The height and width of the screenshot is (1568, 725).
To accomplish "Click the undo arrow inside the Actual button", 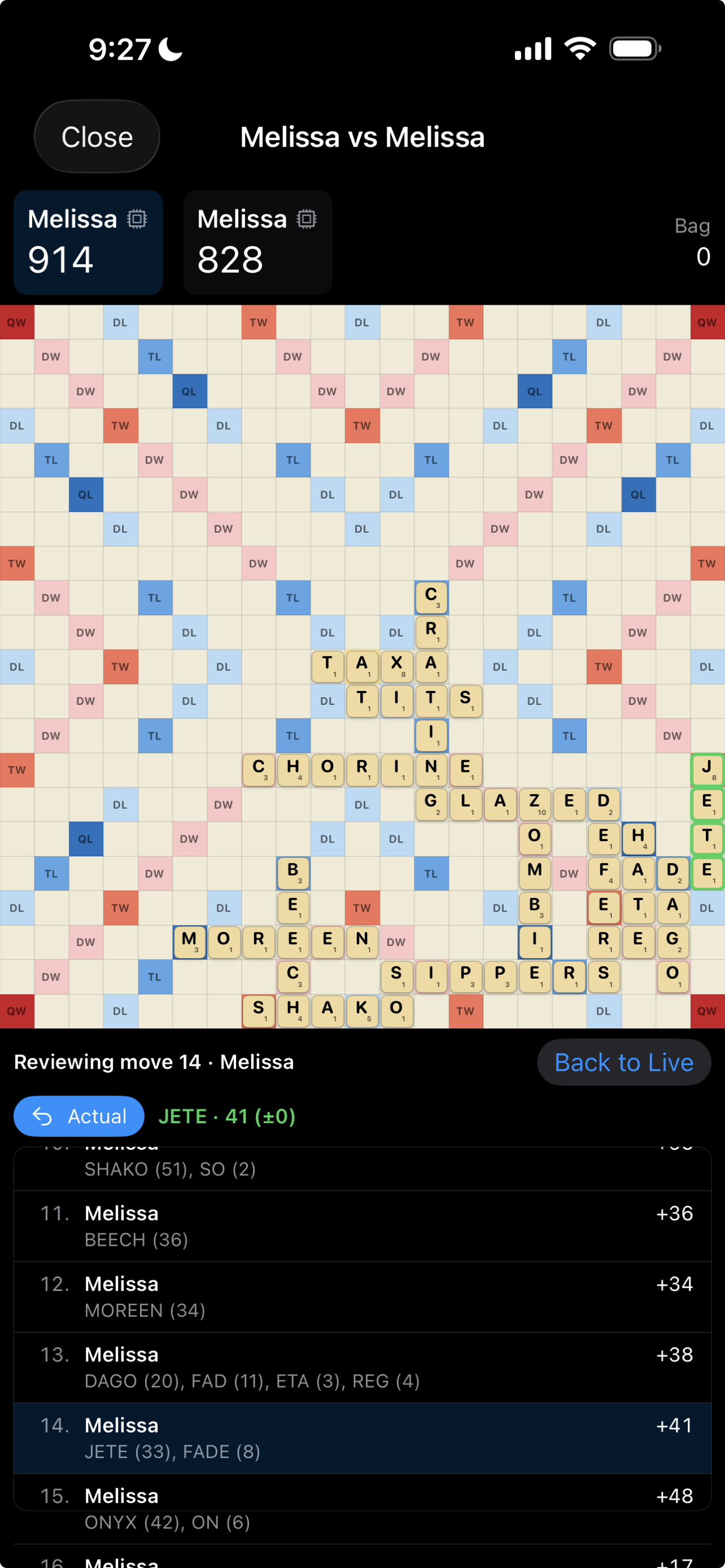I will pos(42,1116).
